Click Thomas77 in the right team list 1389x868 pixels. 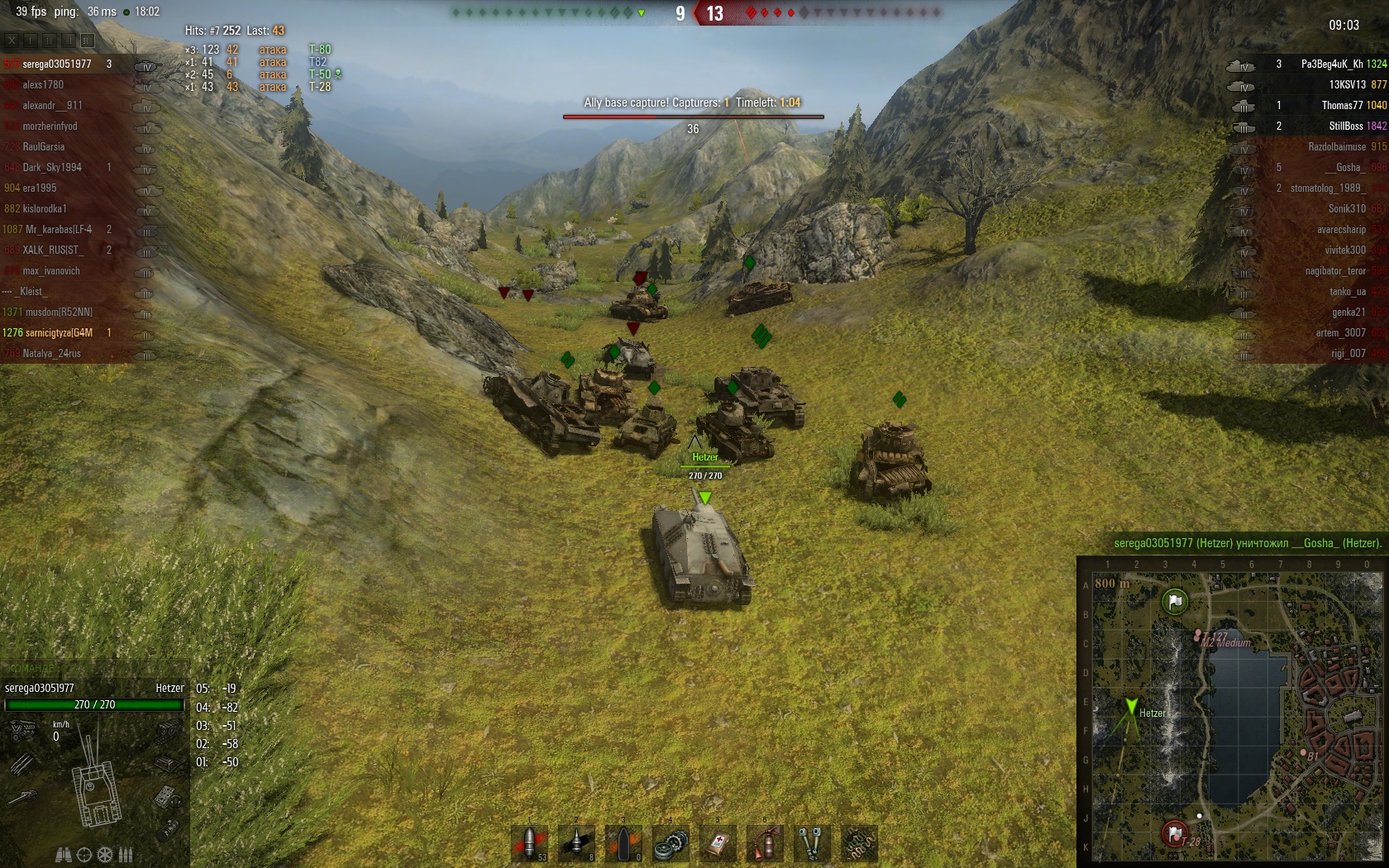coord(1341,105)
